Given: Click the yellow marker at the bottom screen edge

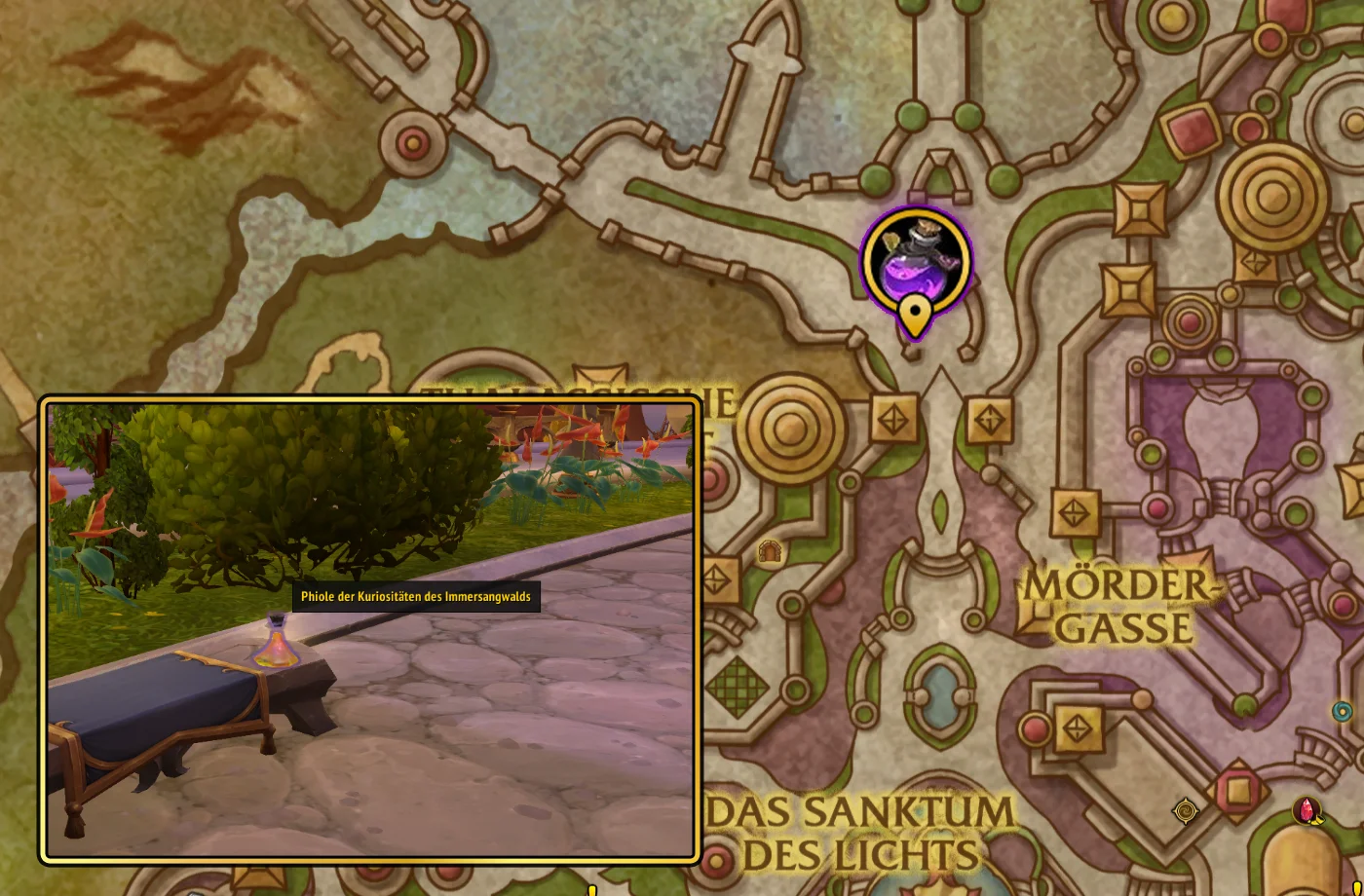Looking at the screenshot, I should coord(594,892).
